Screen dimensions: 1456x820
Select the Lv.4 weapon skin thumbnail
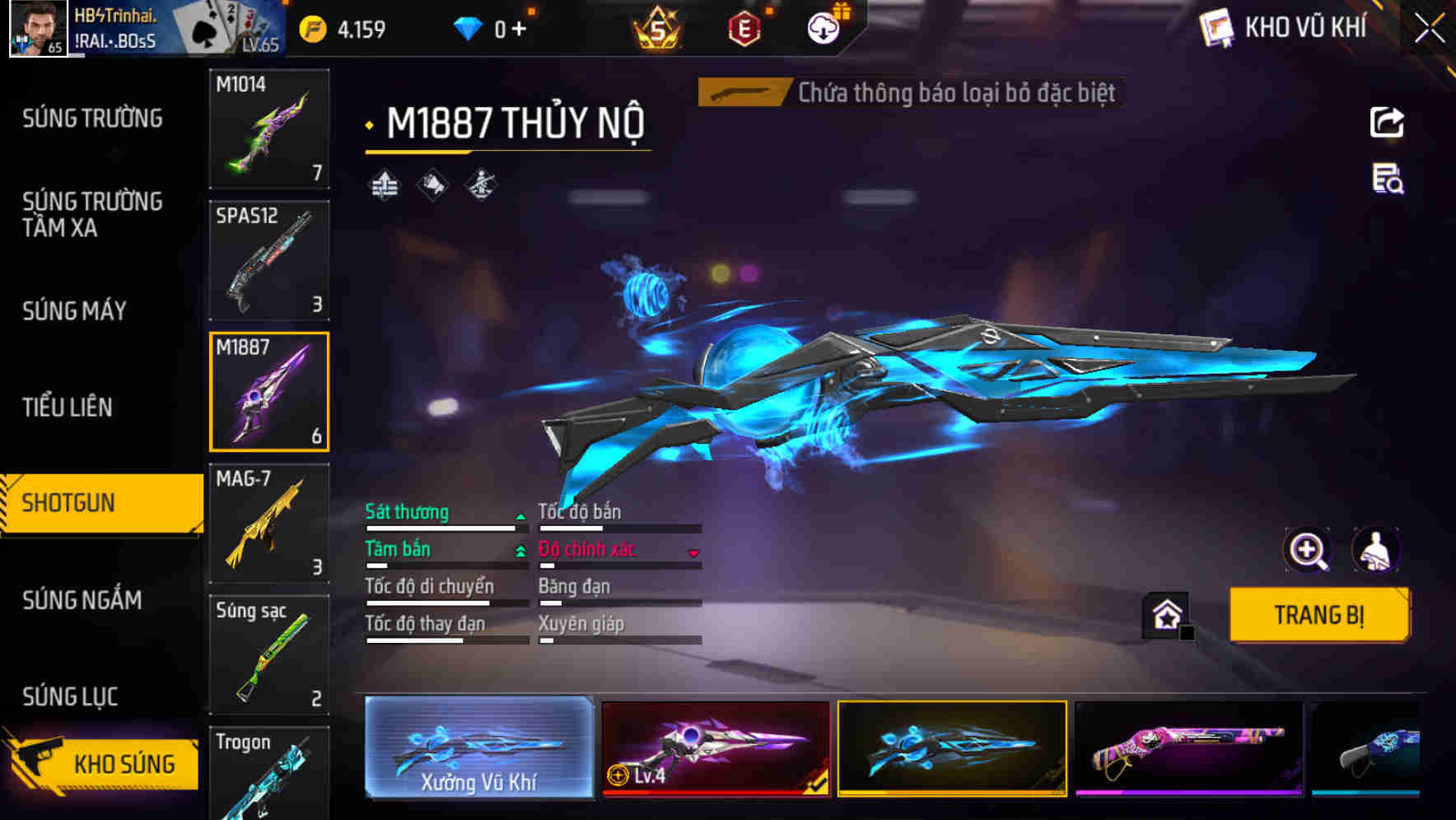[x=716, y=748]
